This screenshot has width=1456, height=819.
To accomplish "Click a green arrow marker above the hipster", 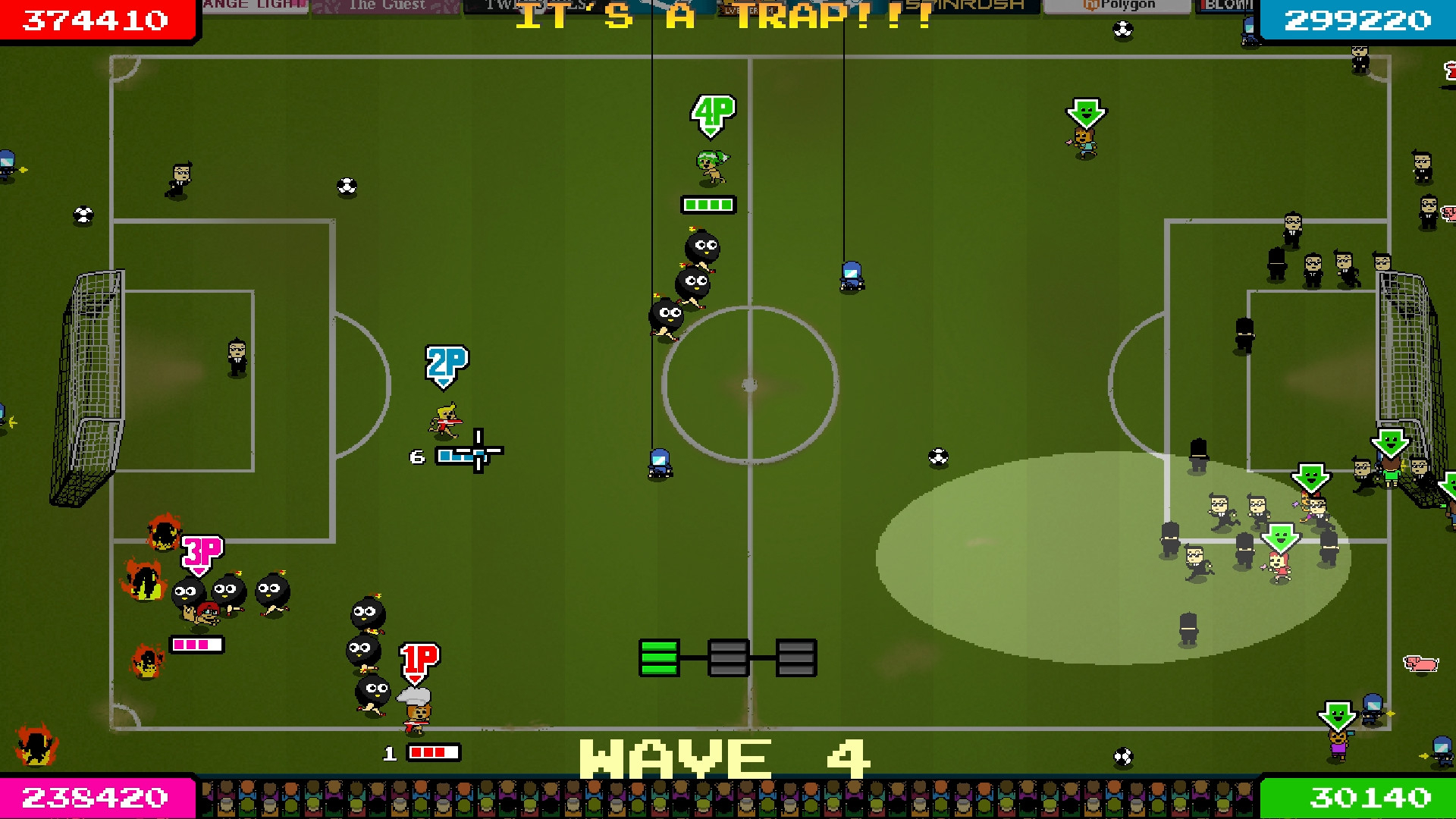I will [x=1084, y=111].
